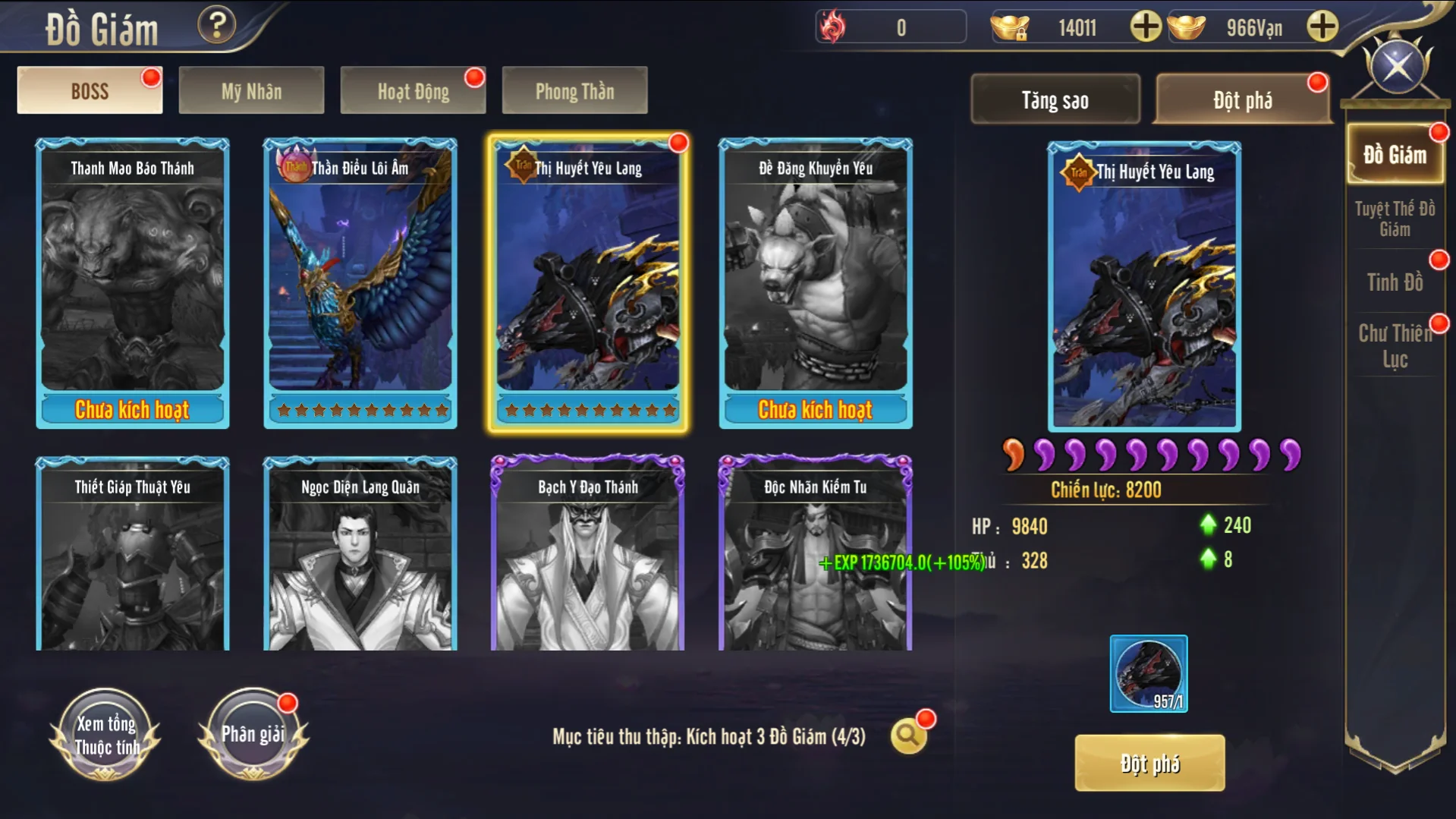The image size is (1456, 819).
Task: Select the Hoạt Động tab
Action: tap(413, 91)
